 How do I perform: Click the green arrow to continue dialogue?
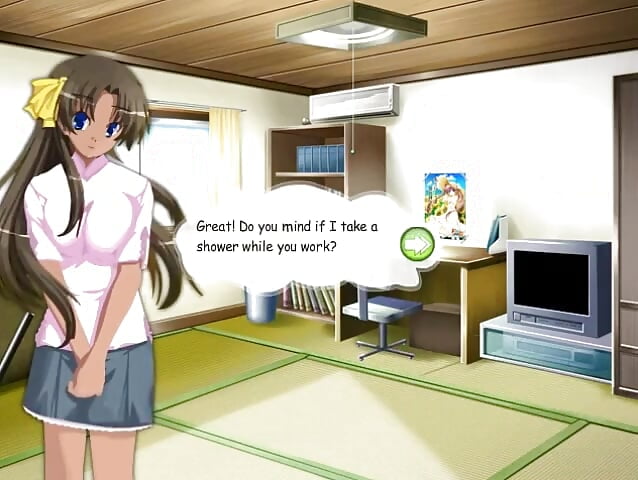pos(416,243)
